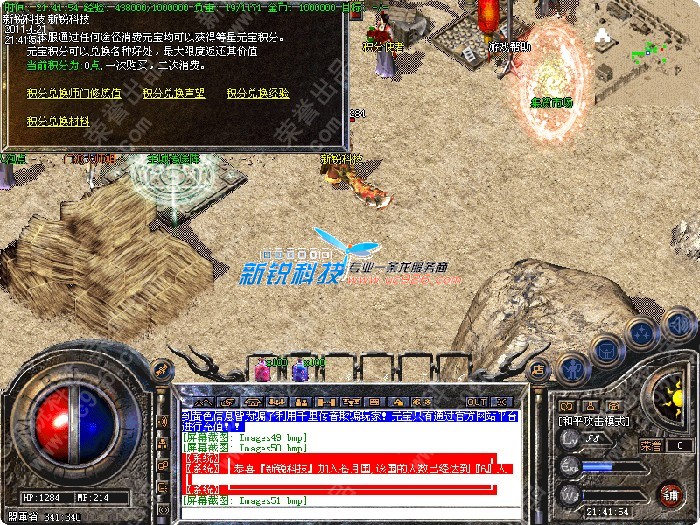Pick the 积分兑换经验 experience exchange link
The image size is (700, 525).
(257, 93)
